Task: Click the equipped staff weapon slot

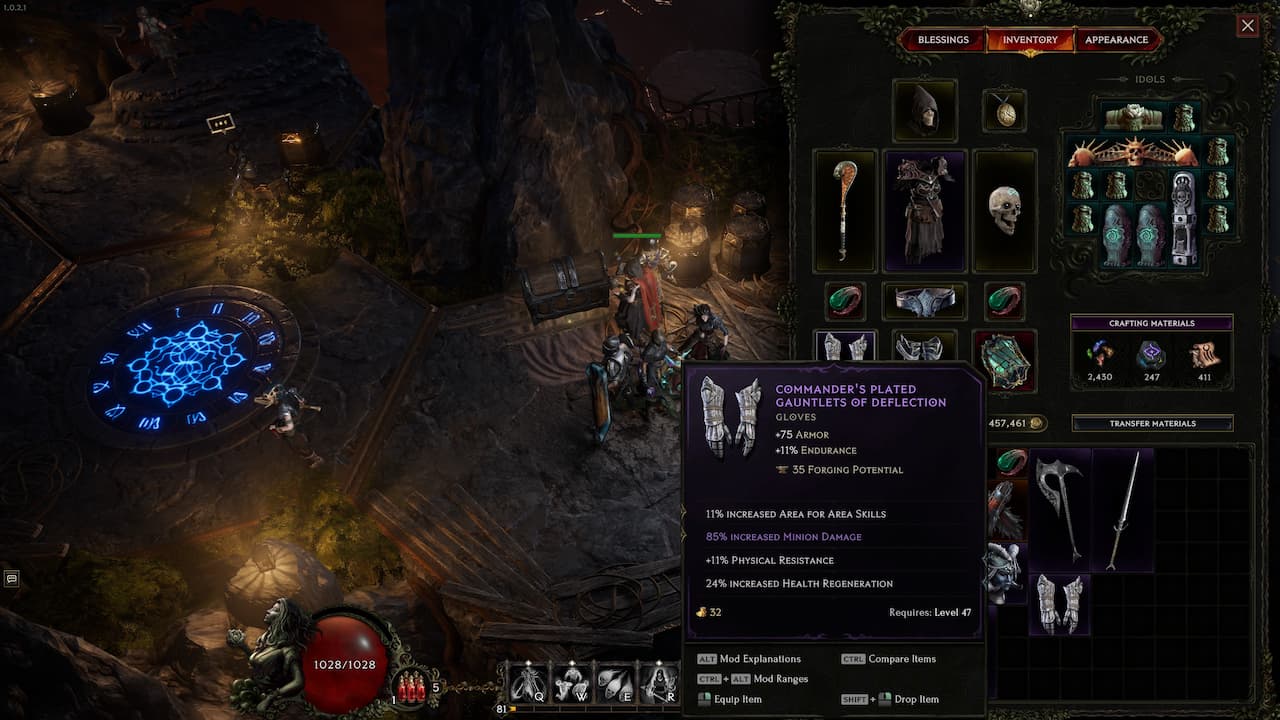Action: coord(845,211)
